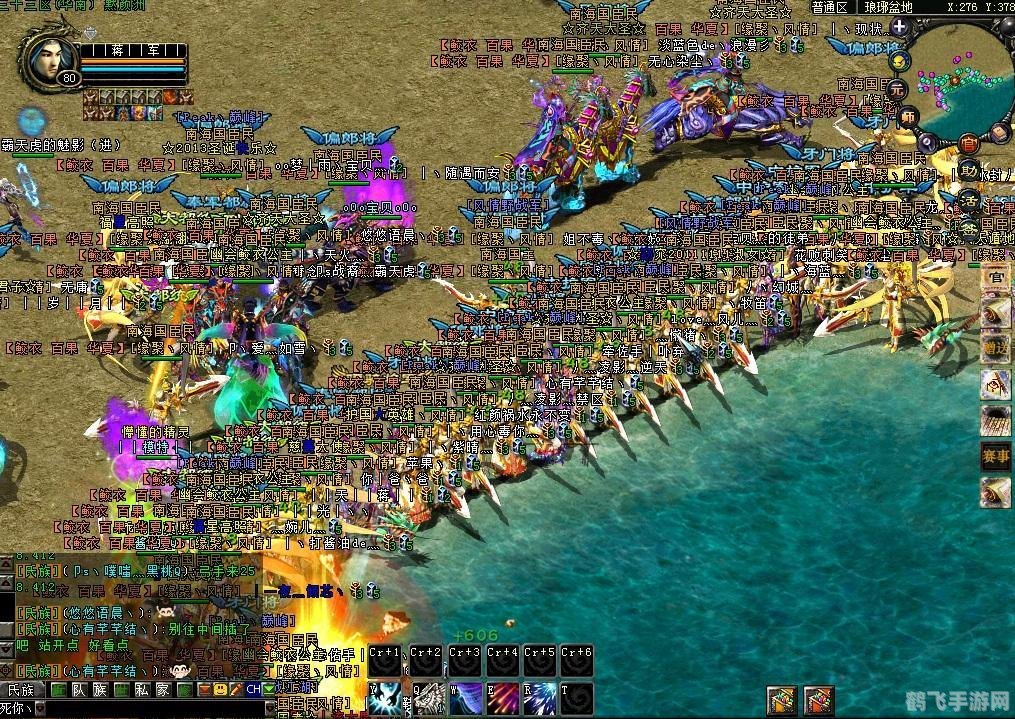The image size is (1015, 719).
Task: Open the 活 activity round button
Action: pos(968,199)
